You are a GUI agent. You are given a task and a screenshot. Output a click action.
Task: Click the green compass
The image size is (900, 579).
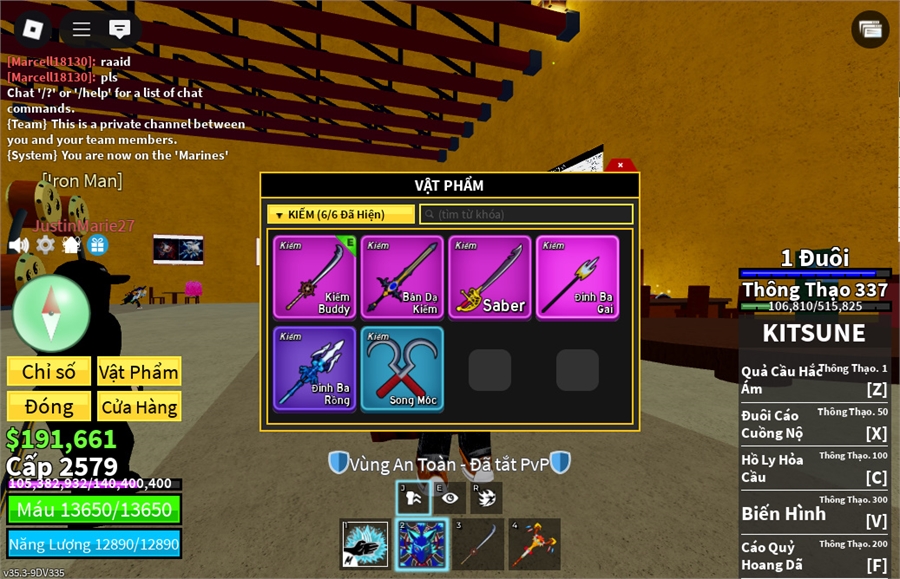[x=51, y=312]
